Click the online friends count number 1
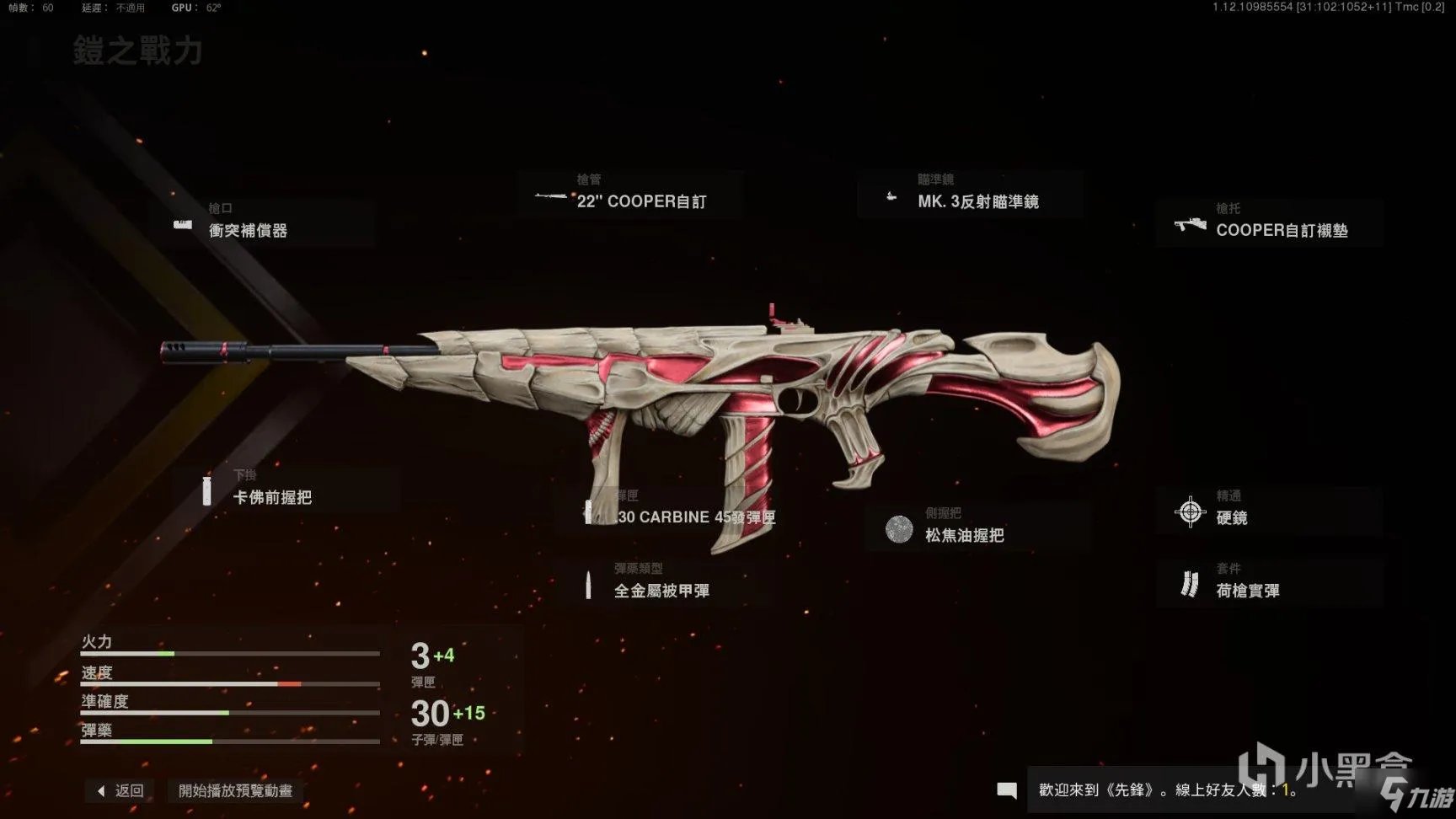The height and width of the screenshot is (819, 1456). click(x=1285, y=790)
